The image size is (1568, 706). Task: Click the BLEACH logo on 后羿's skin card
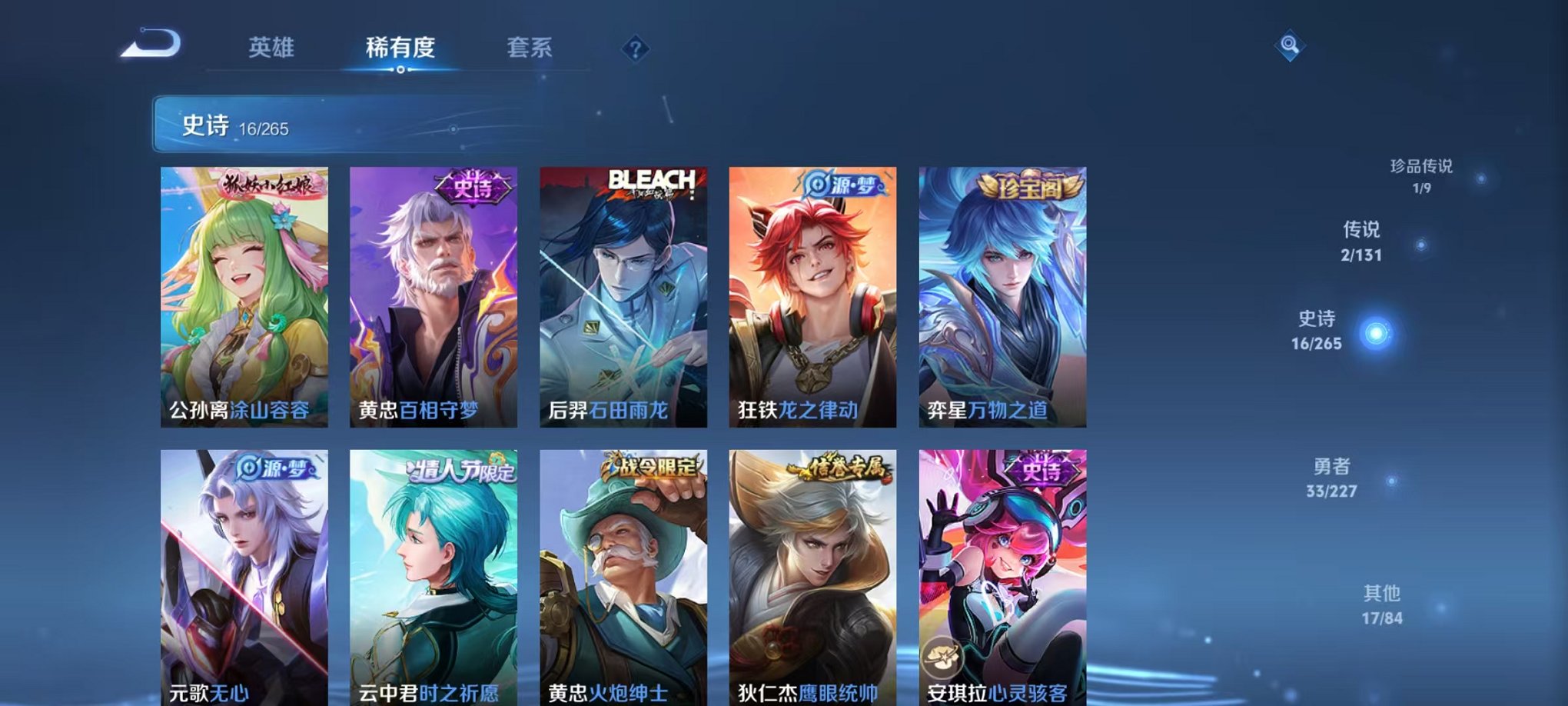[653, 178]
